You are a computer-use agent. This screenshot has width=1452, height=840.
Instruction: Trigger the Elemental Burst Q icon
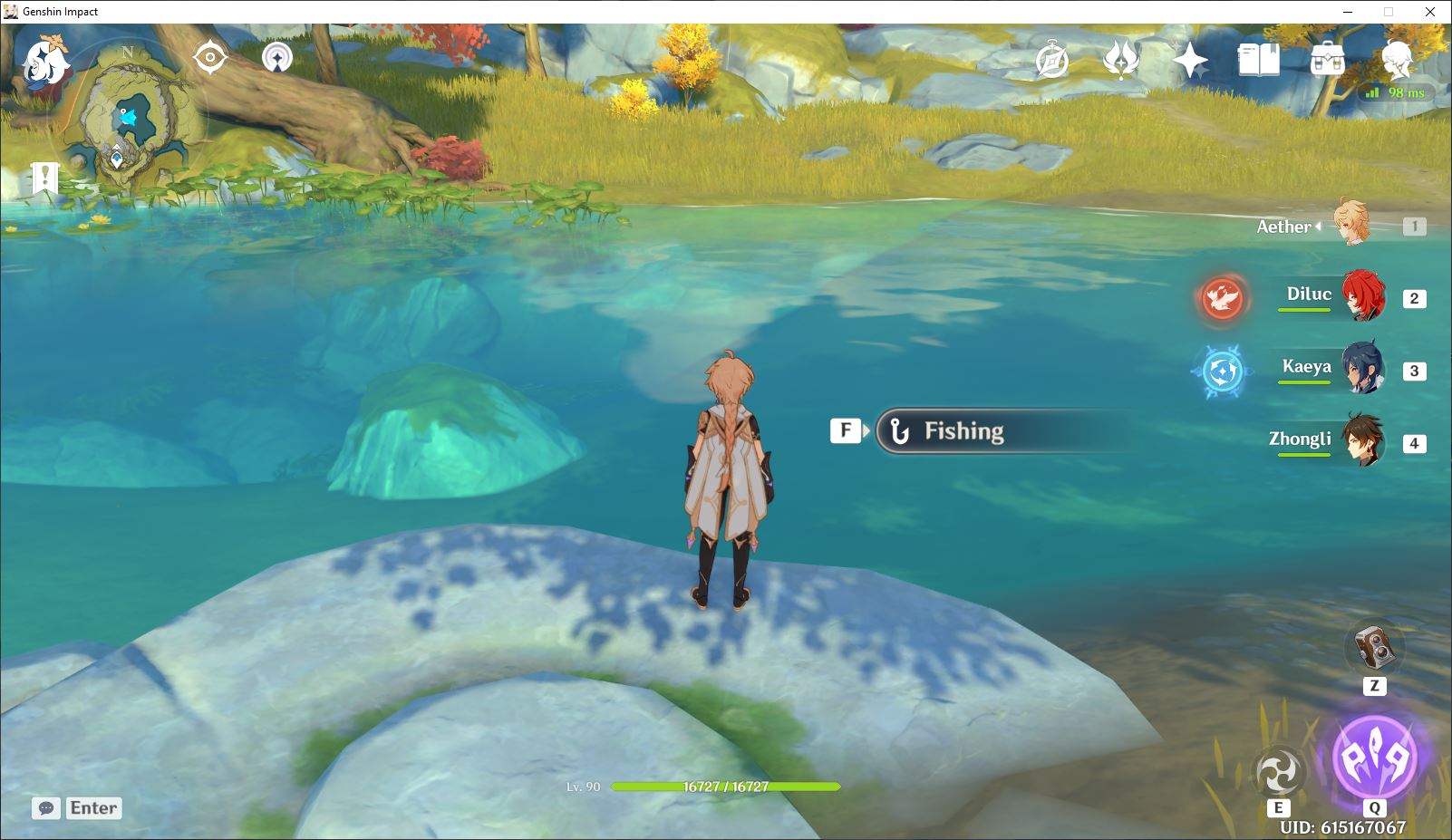pyautogui.click(x=1374, y=758)
